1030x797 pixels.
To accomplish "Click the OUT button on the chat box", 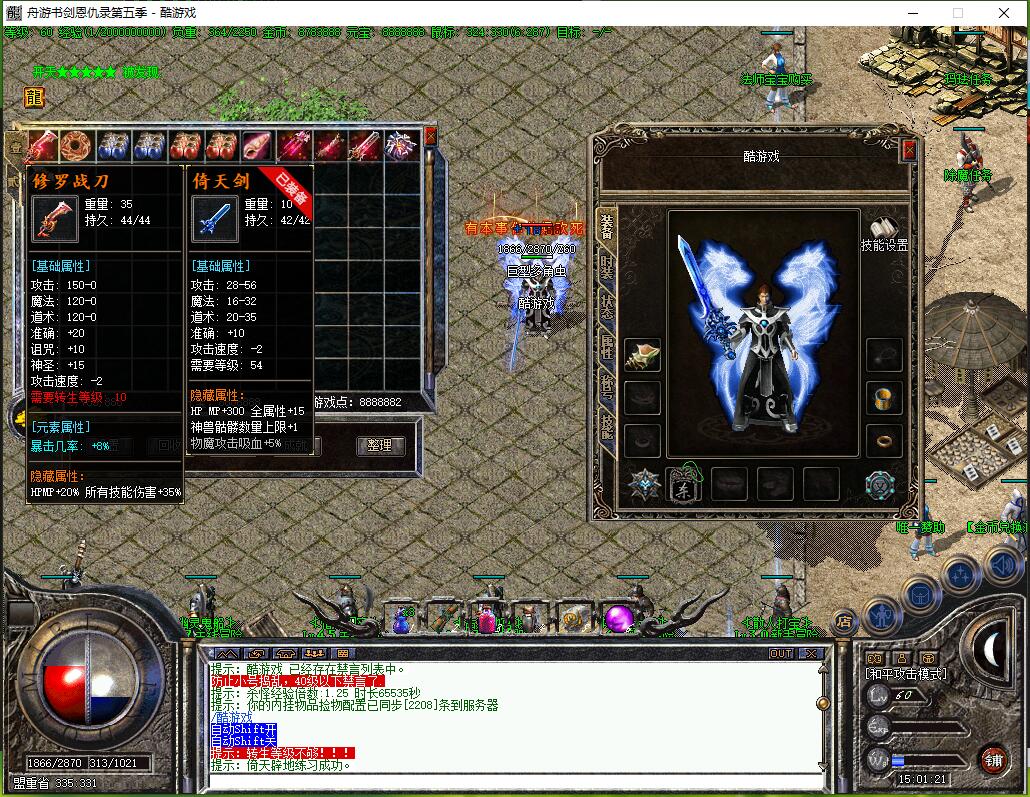I will pyautogui.click(x=781, y=653).
